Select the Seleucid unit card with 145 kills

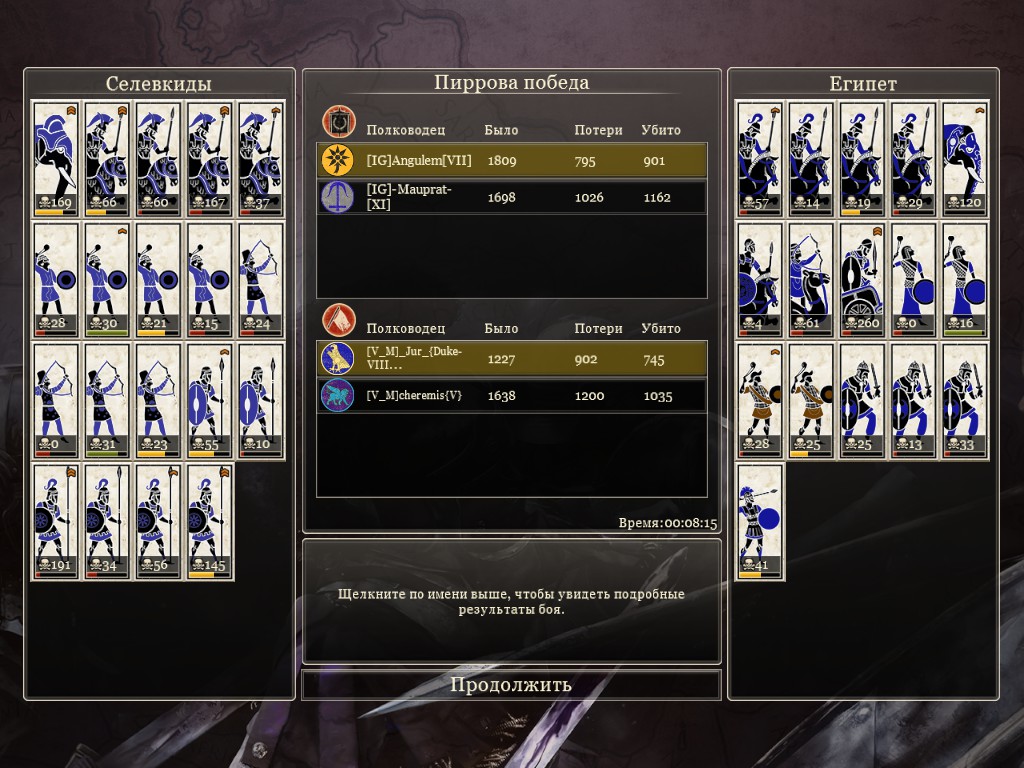[210, 521]
